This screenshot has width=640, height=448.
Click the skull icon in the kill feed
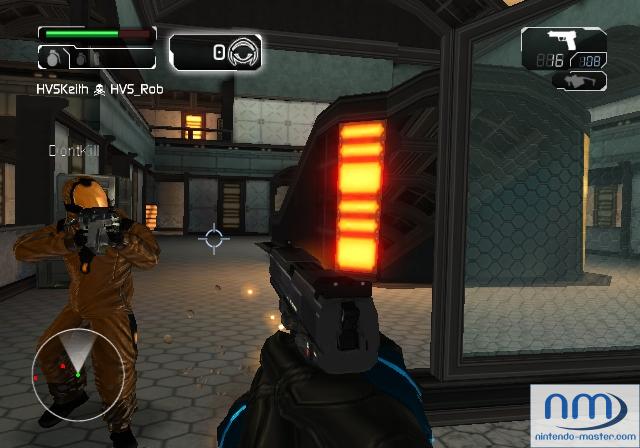pyautogui.click(x=99, y=90)
